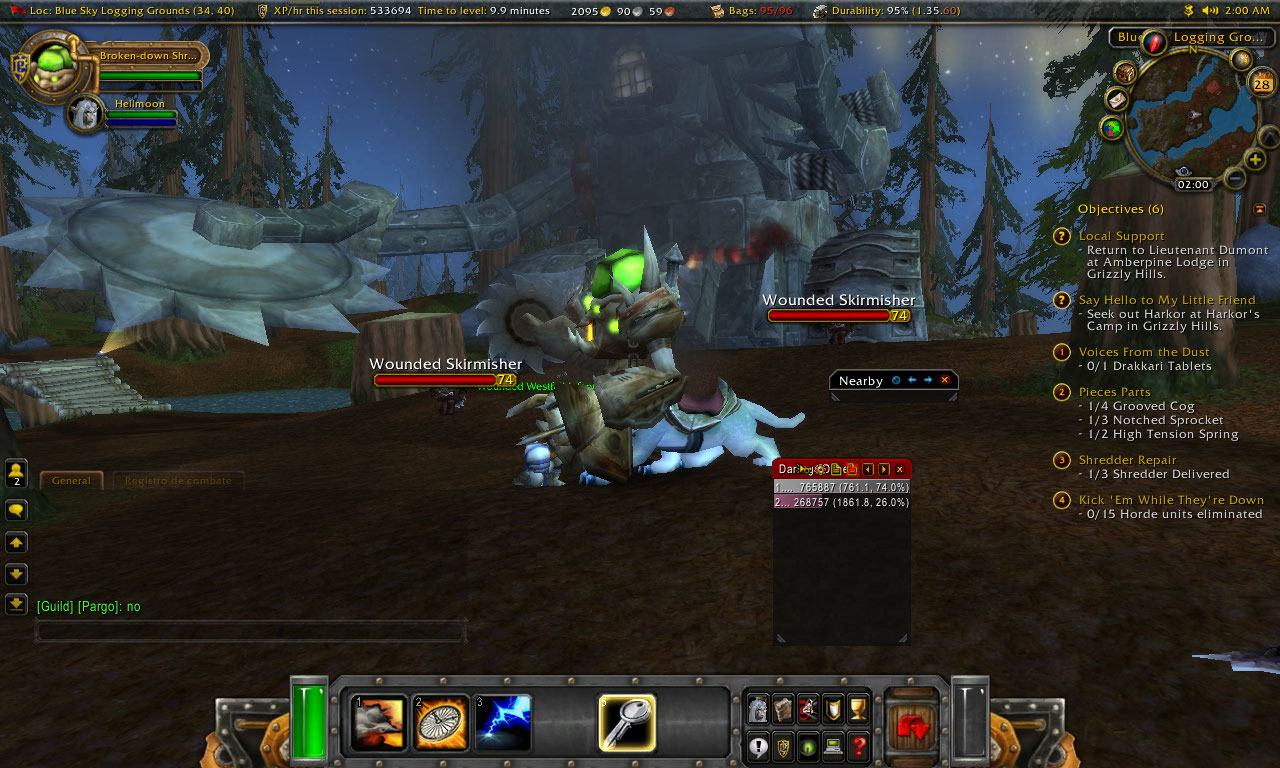Select Hellmoon's party member frame
The height and width of the screenshot is (768, 1280).
pyautogui.click(x=88, y=113)
